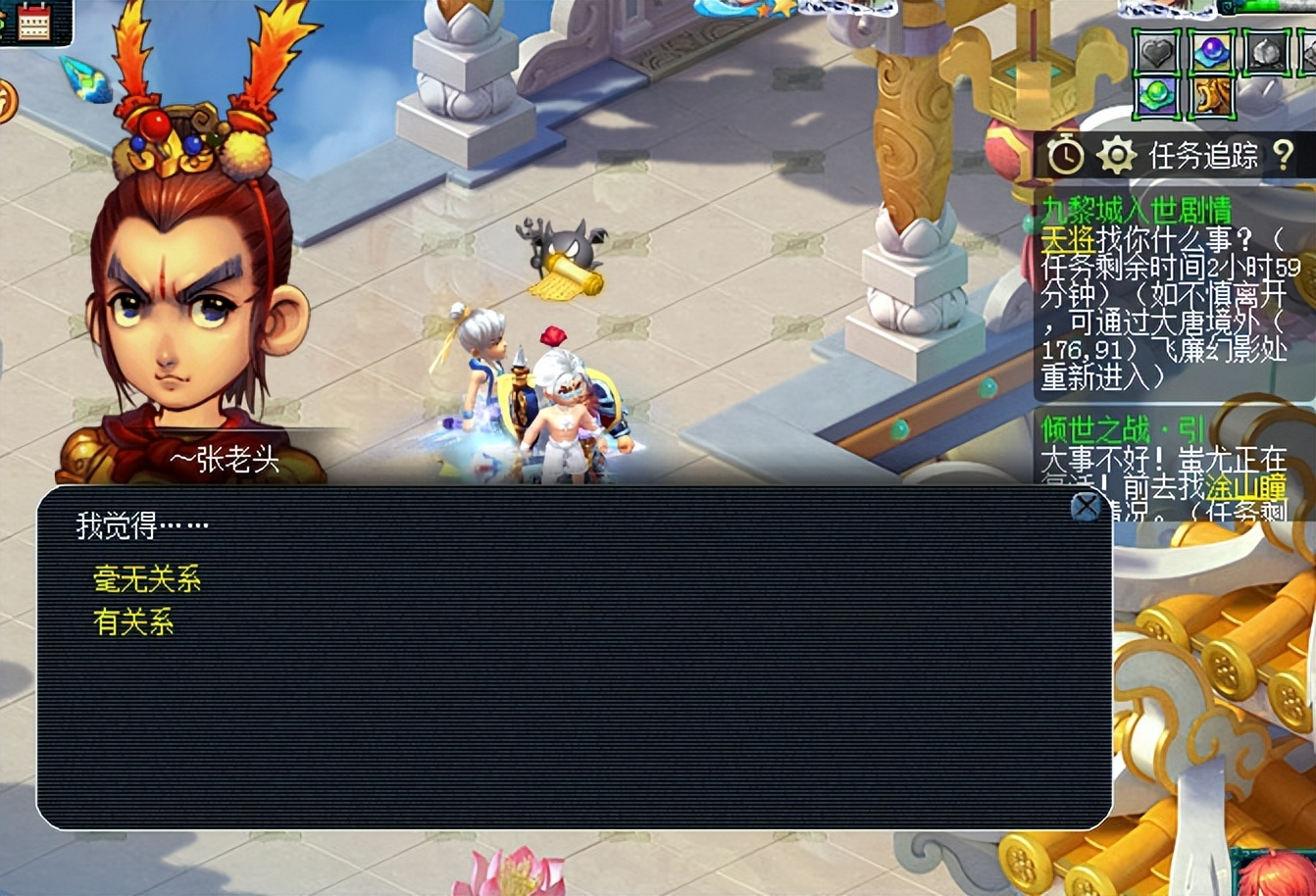
Task: Select the grey heart buff icon
Action: click(x=1157, y=52)
